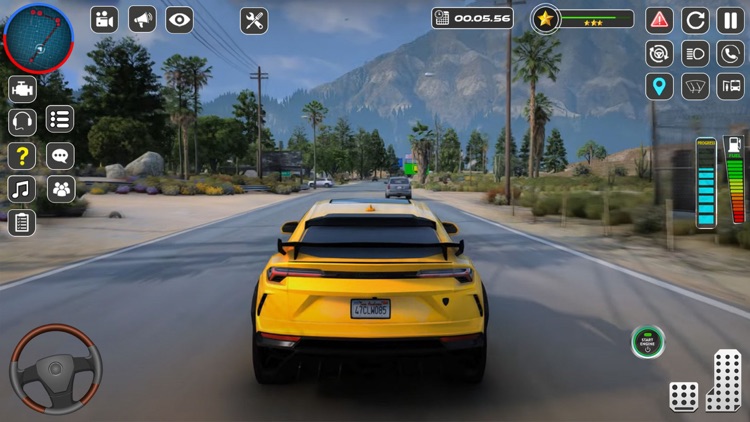Open the yellow question mark help

(22, 155)
